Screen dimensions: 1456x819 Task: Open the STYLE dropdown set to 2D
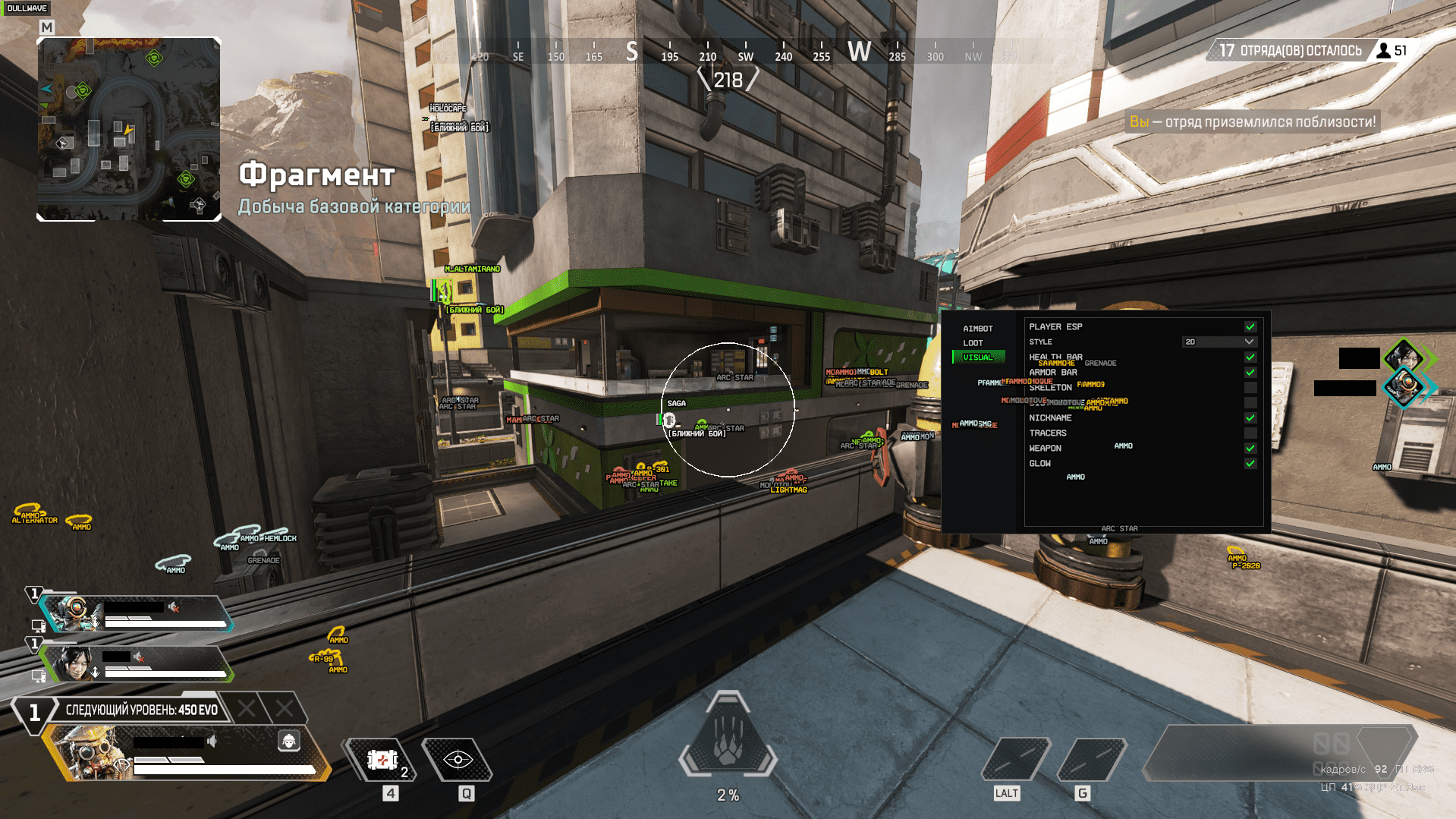pyautogui.click(x=1219, y=342)
